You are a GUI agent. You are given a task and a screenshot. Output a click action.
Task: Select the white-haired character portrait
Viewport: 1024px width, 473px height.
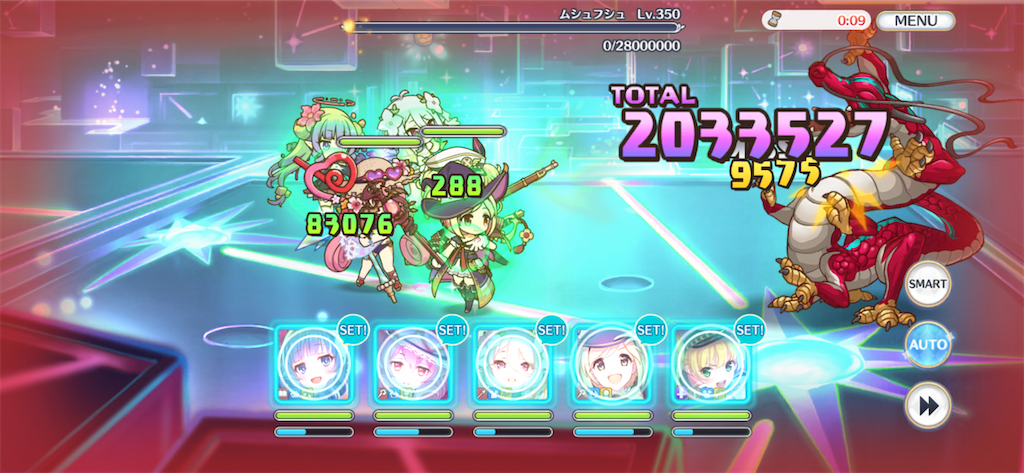512,365
